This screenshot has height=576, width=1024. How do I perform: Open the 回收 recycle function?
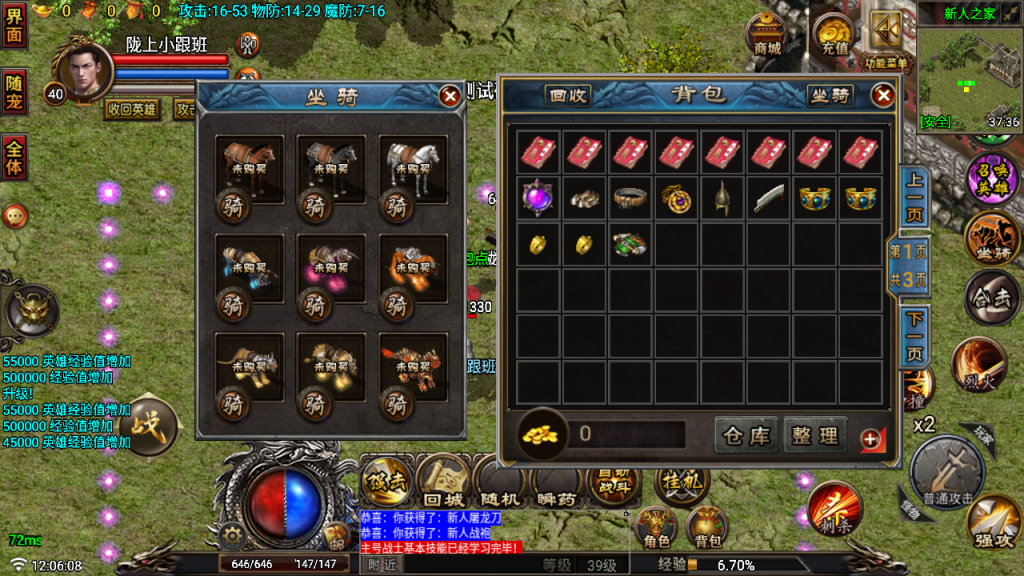[567, 96]
